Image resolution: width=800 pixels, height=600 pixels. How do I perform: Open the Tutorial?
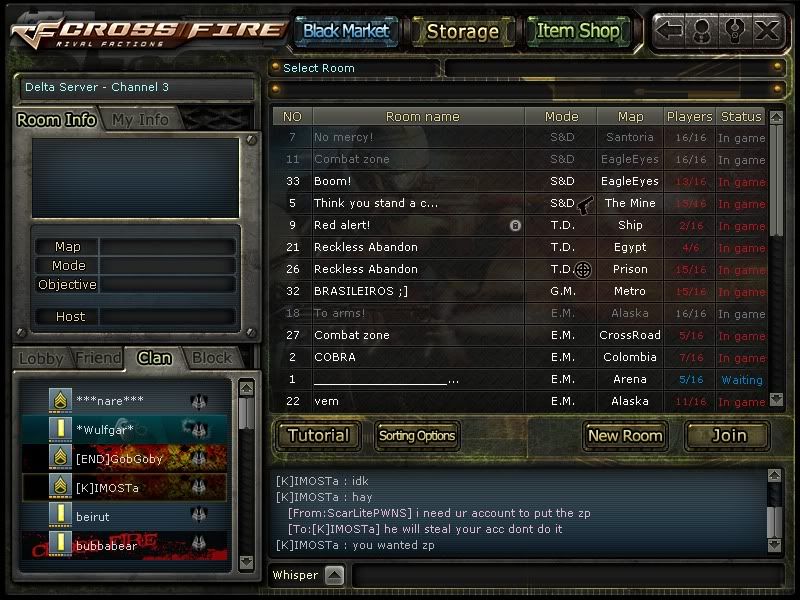318,435
